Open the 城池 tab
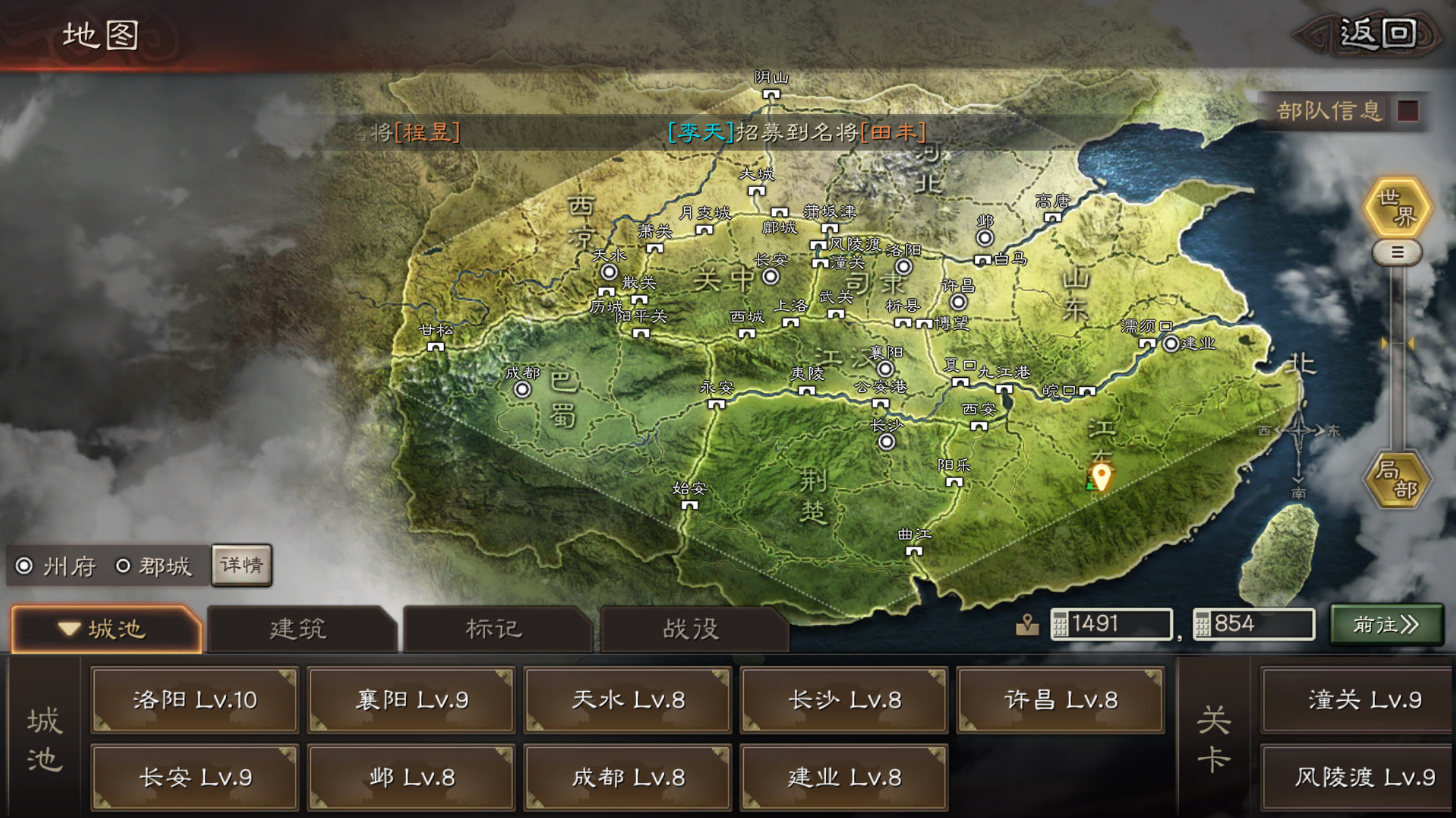1456x818 pixels. (x=105, y=629)
